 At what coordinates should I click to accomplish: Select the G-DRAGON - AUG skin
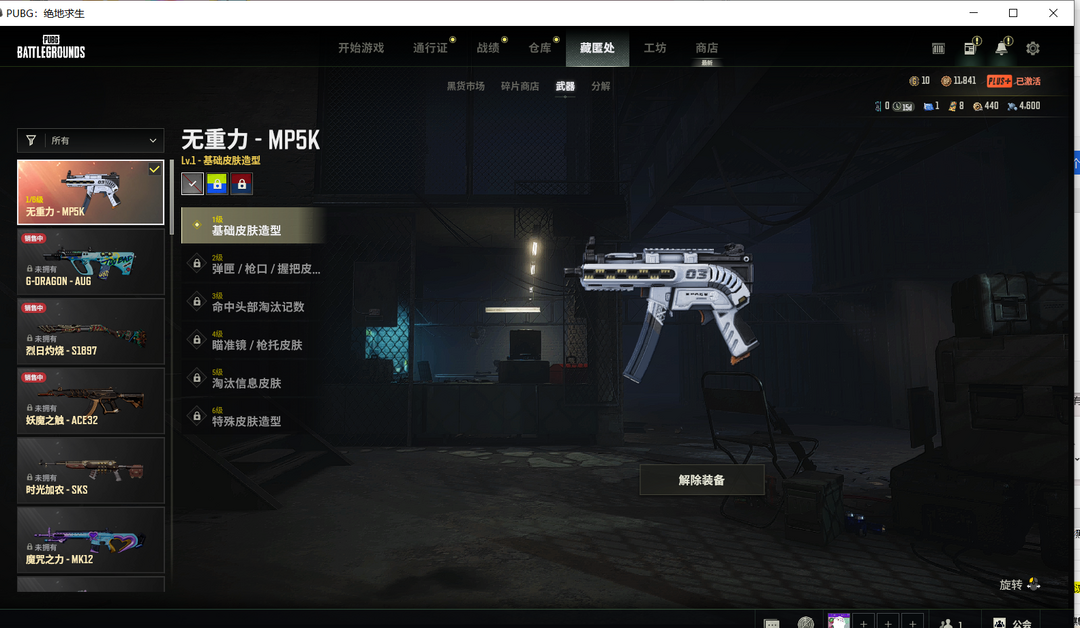[90, 261]
